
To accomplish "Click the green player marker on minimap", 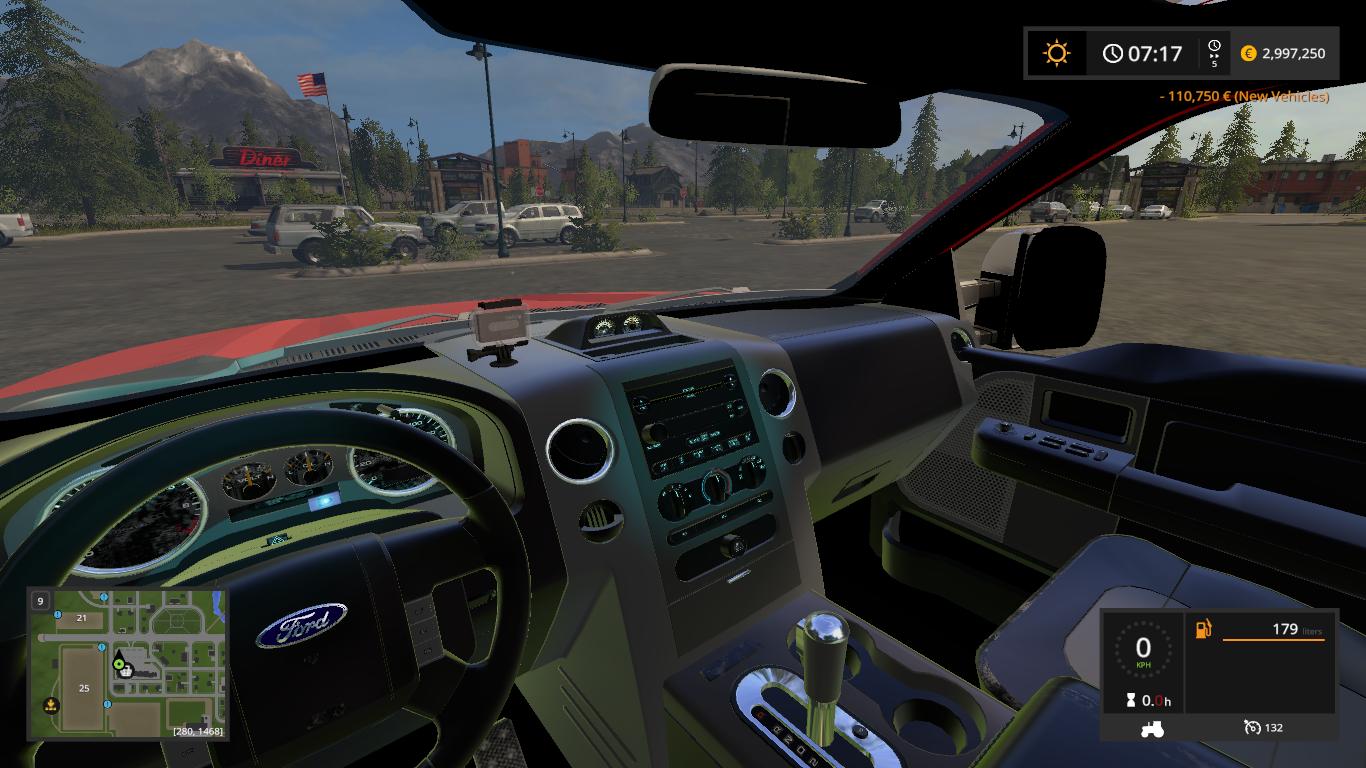I will (x=119, y=661).
